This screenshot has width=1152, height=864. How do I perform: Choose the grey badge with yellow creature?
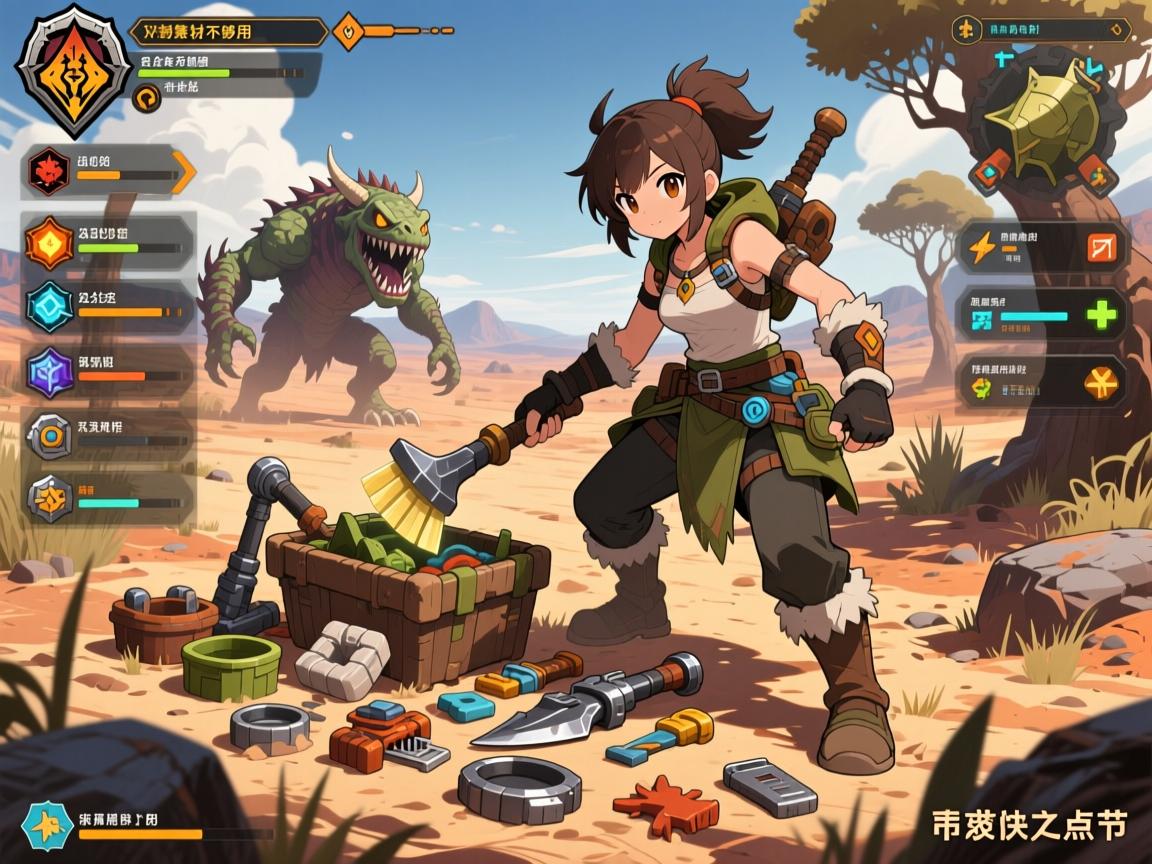coord(48,496)
